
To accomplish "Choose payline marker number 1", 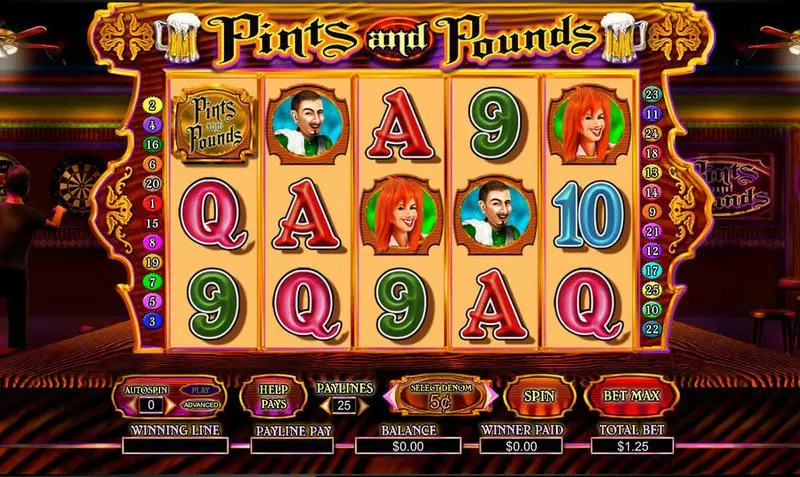I will point(153,203).
